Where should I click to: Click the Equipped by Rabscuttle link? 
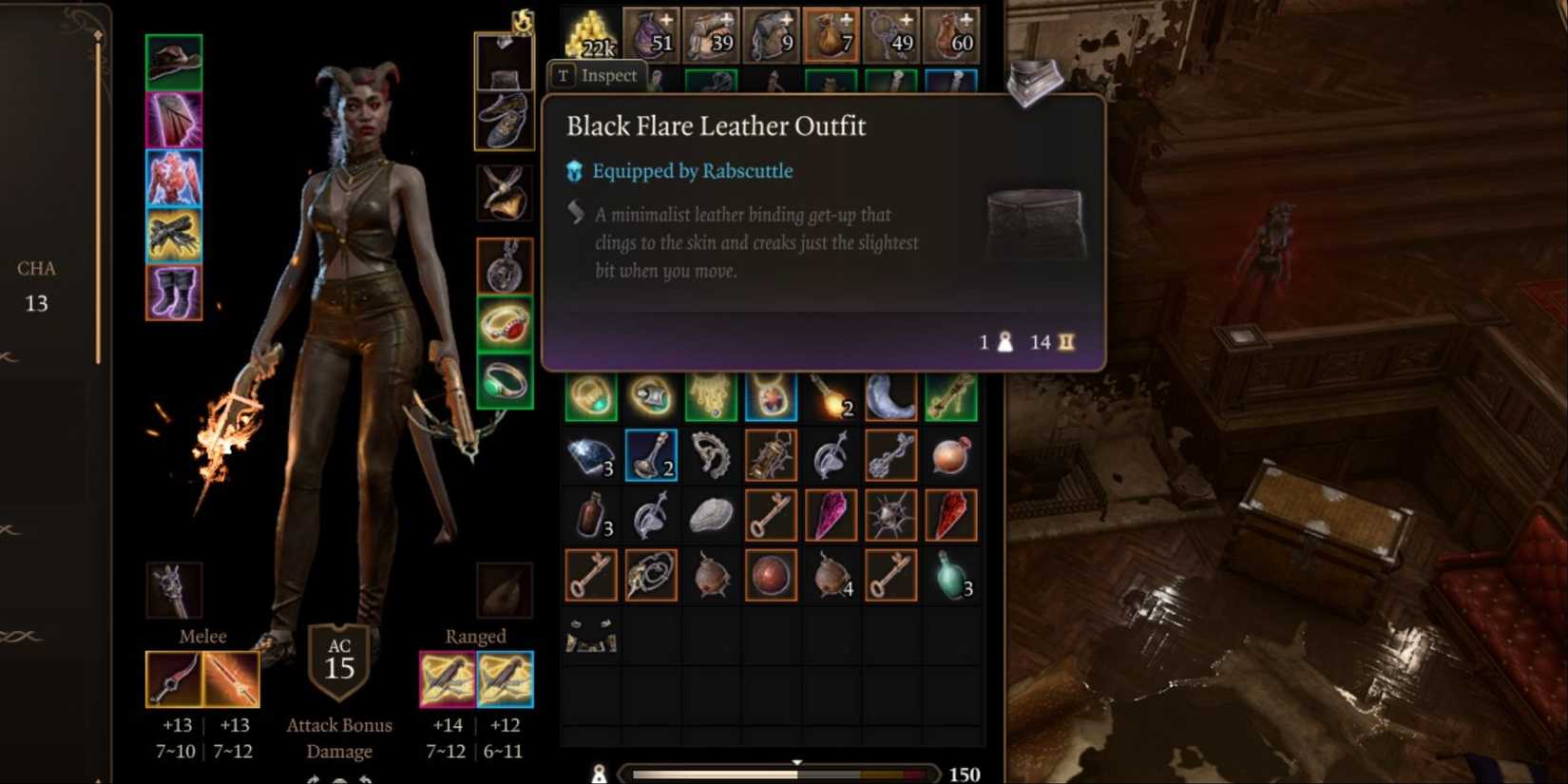pyautogui.click(x=692, y=171)
